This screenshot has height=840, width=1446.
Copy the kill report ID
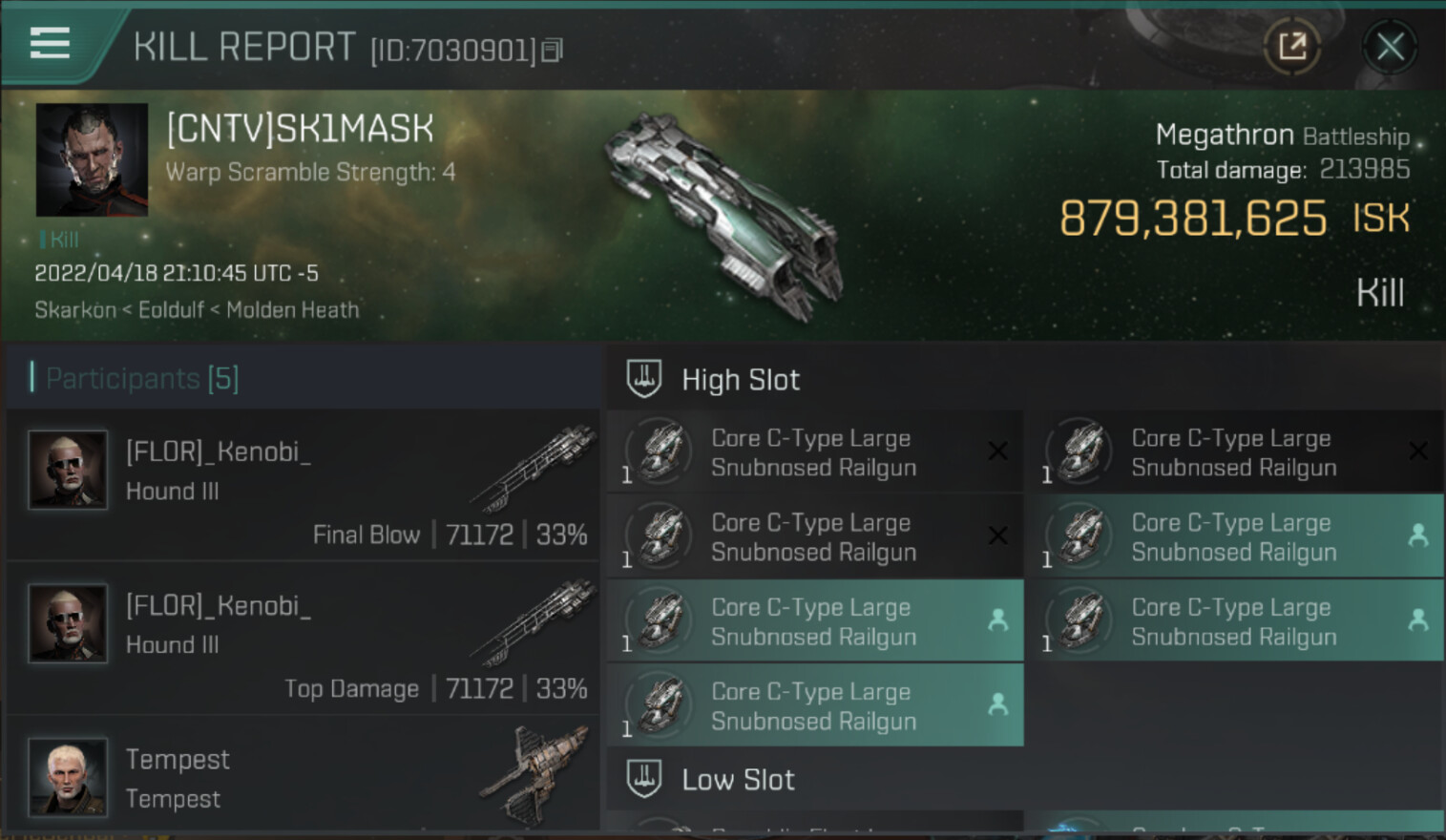point(552,51)
